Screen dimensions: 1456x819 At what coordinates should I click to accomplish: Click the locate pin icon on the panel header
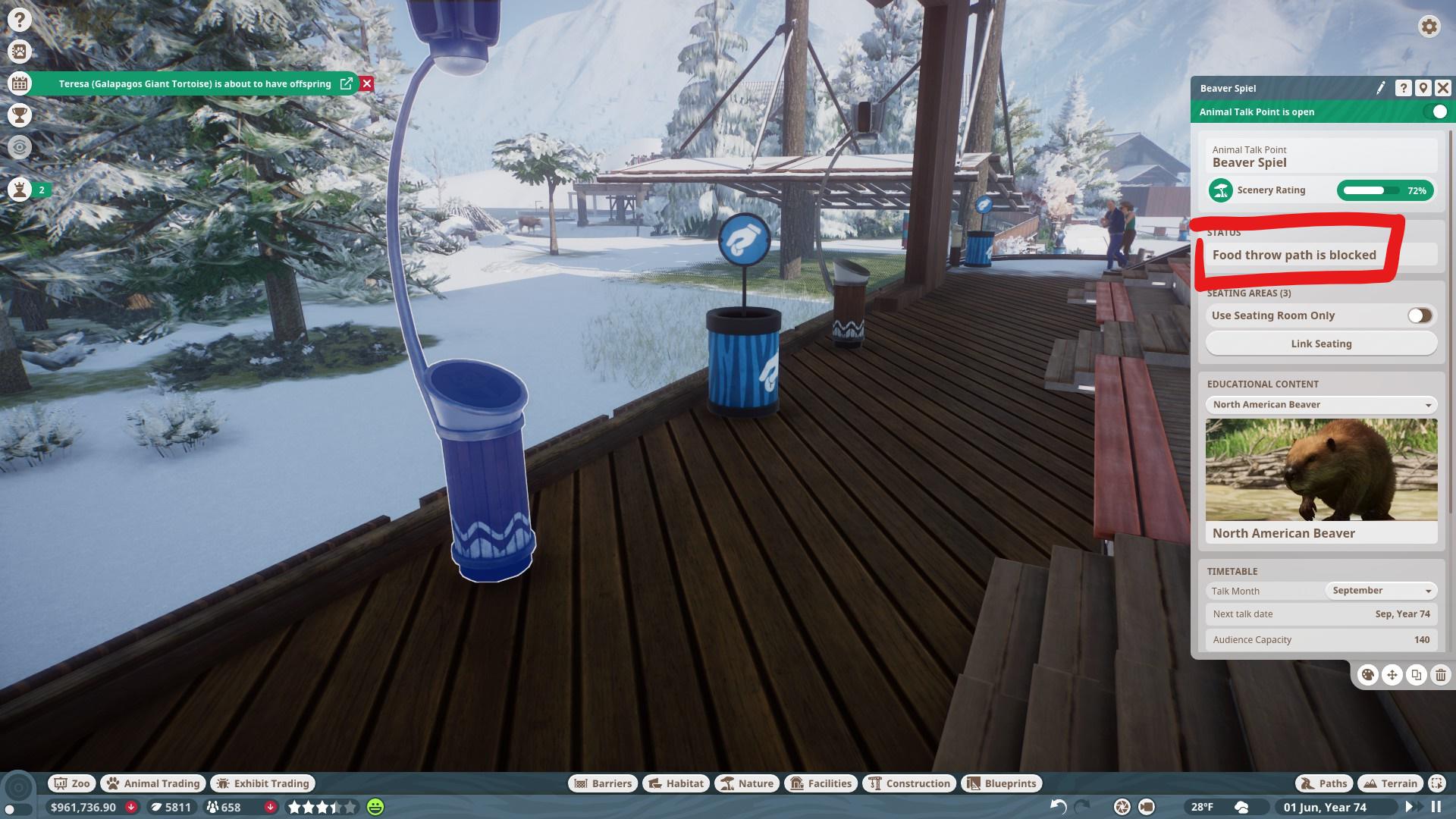click(x=1422, y=88)
